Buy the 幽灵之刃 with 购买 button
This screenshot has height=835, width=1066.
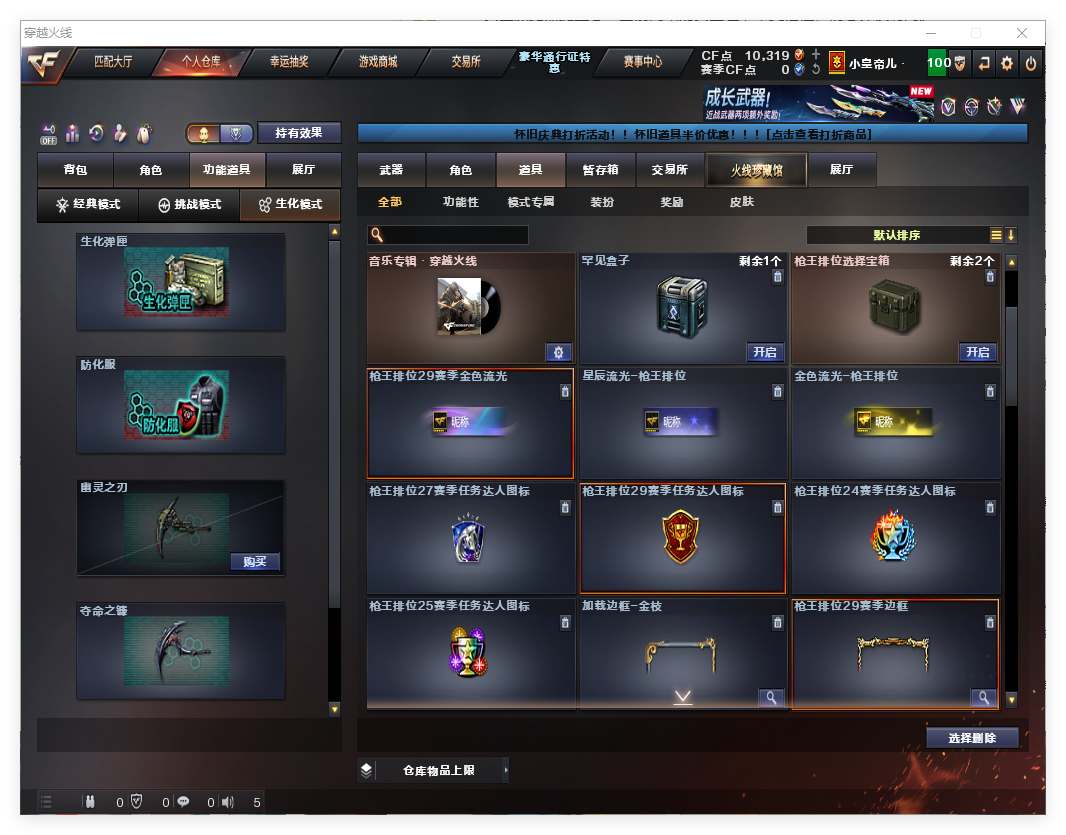pyautogui.click(x=255, y=561)
